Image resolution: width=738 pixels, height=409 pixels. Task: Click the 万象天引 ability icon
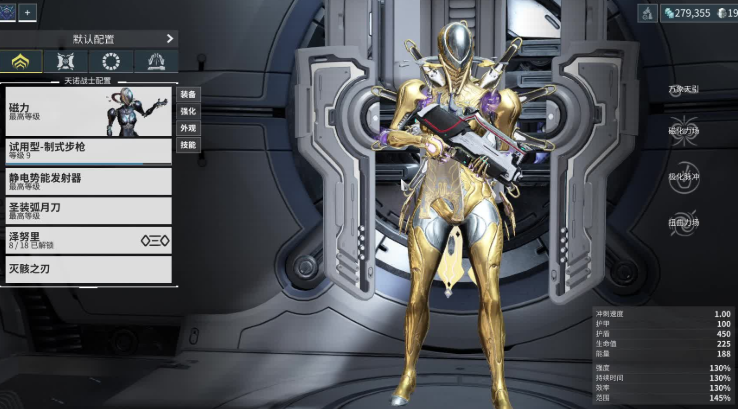(684, 90)
